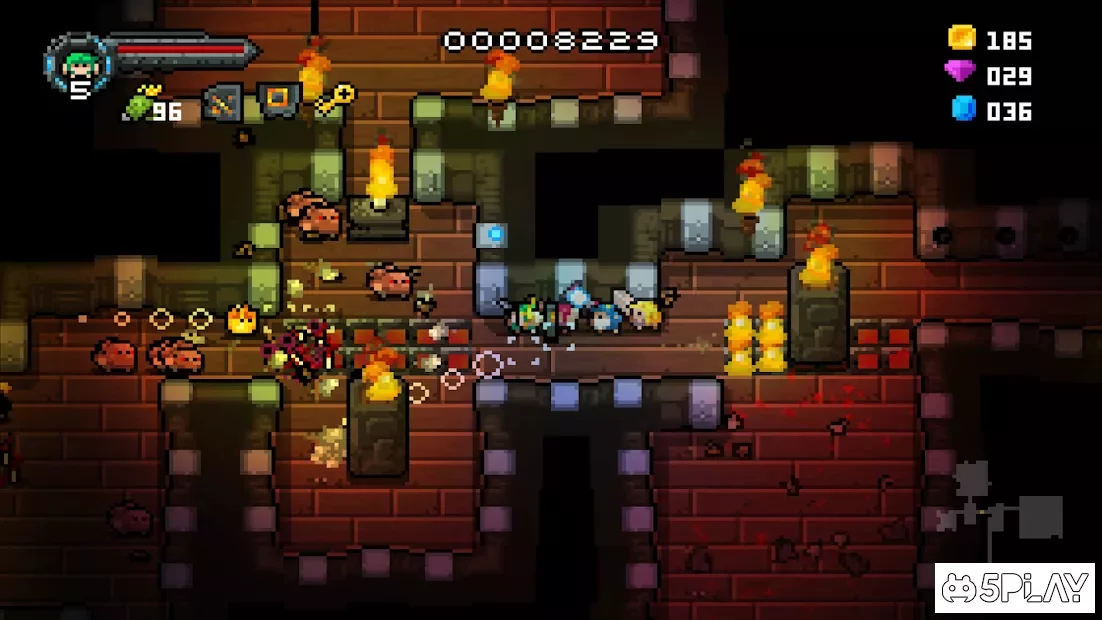Screen dimensions: 1102x620
Task: Select the orange square item slot
Action: pos(279,101)
